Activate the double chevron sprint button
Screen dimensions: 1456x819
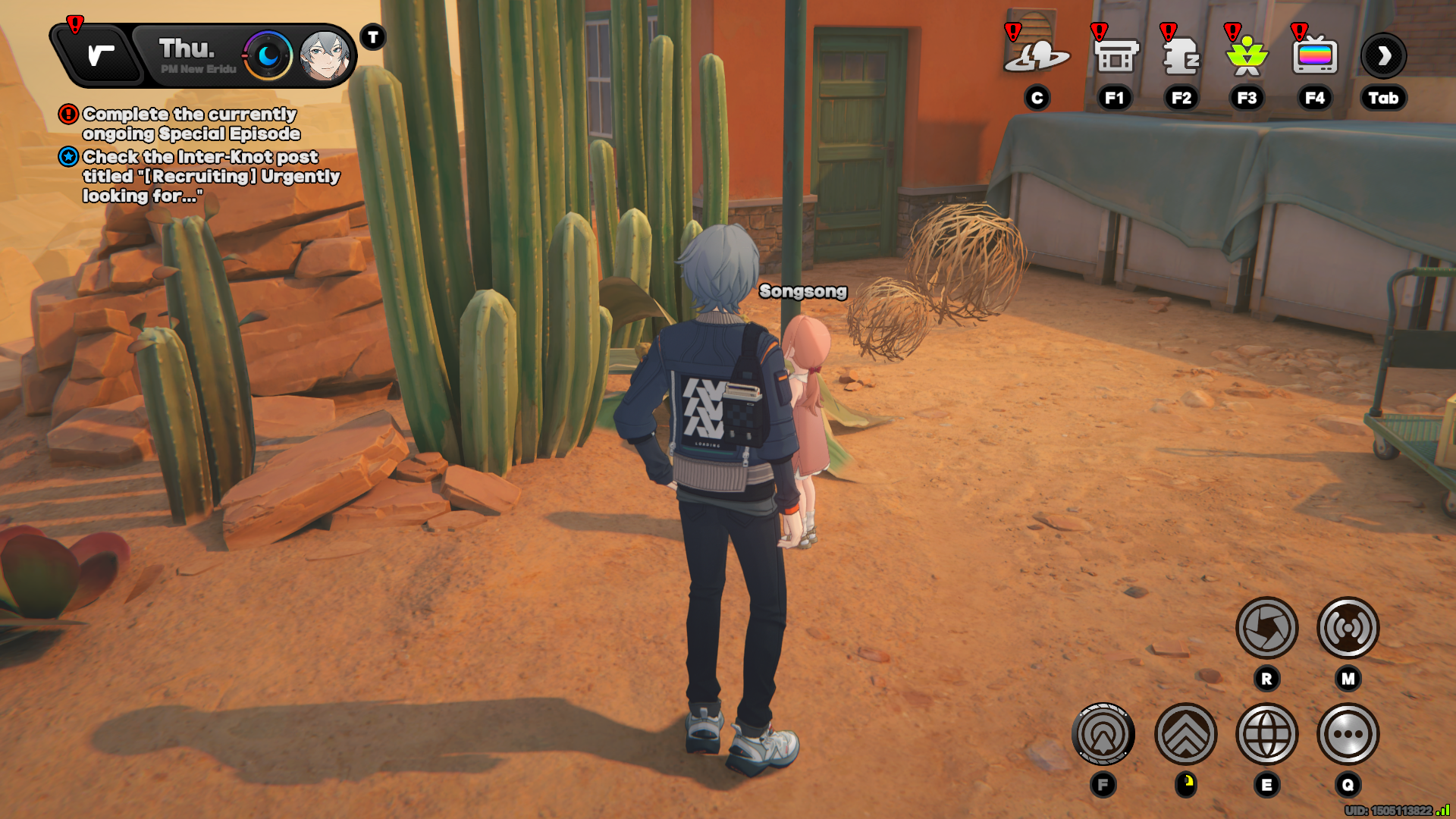[x=1185, y=734]
